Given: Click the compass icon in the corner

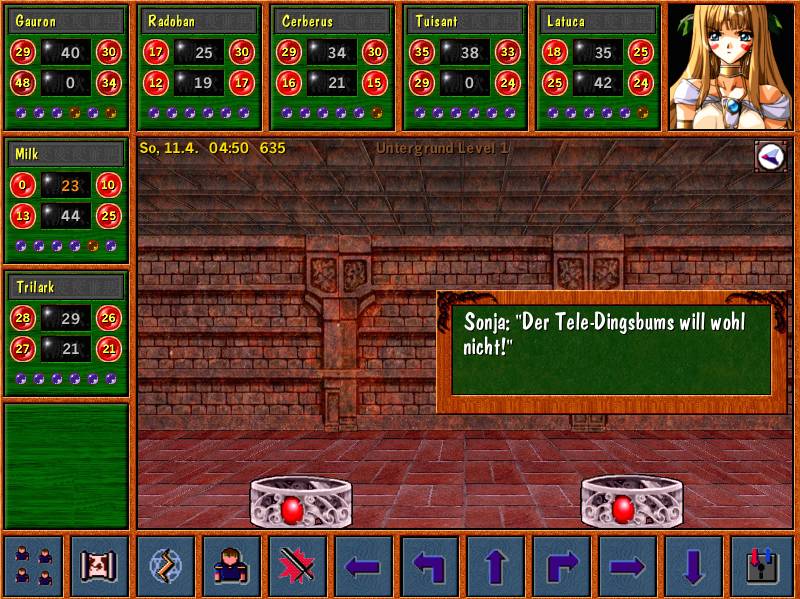Looking at the screenshot, I should pos(770,155).
